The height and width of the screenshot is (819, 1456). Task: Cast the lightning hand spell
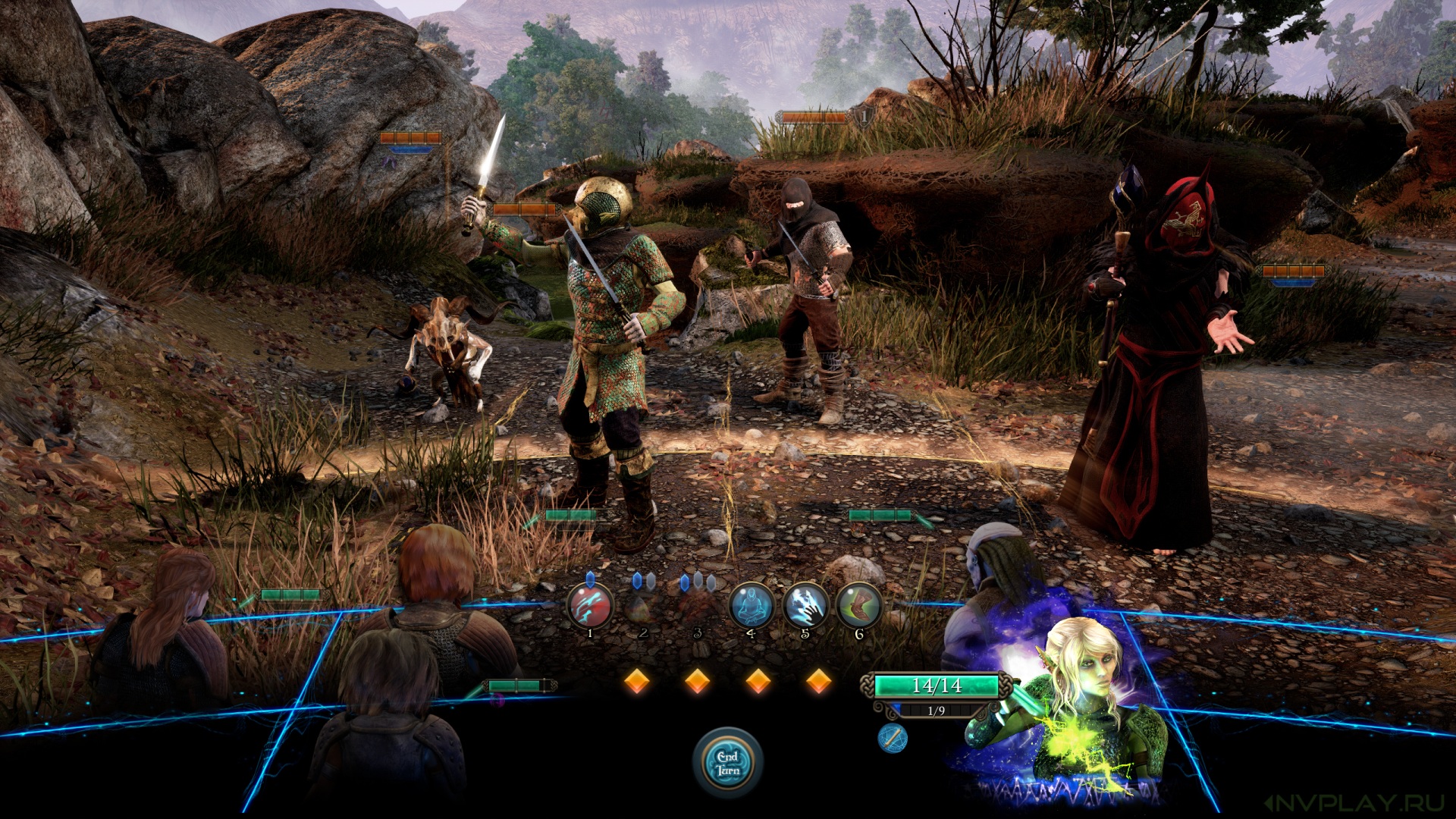(x=805, y=606)
